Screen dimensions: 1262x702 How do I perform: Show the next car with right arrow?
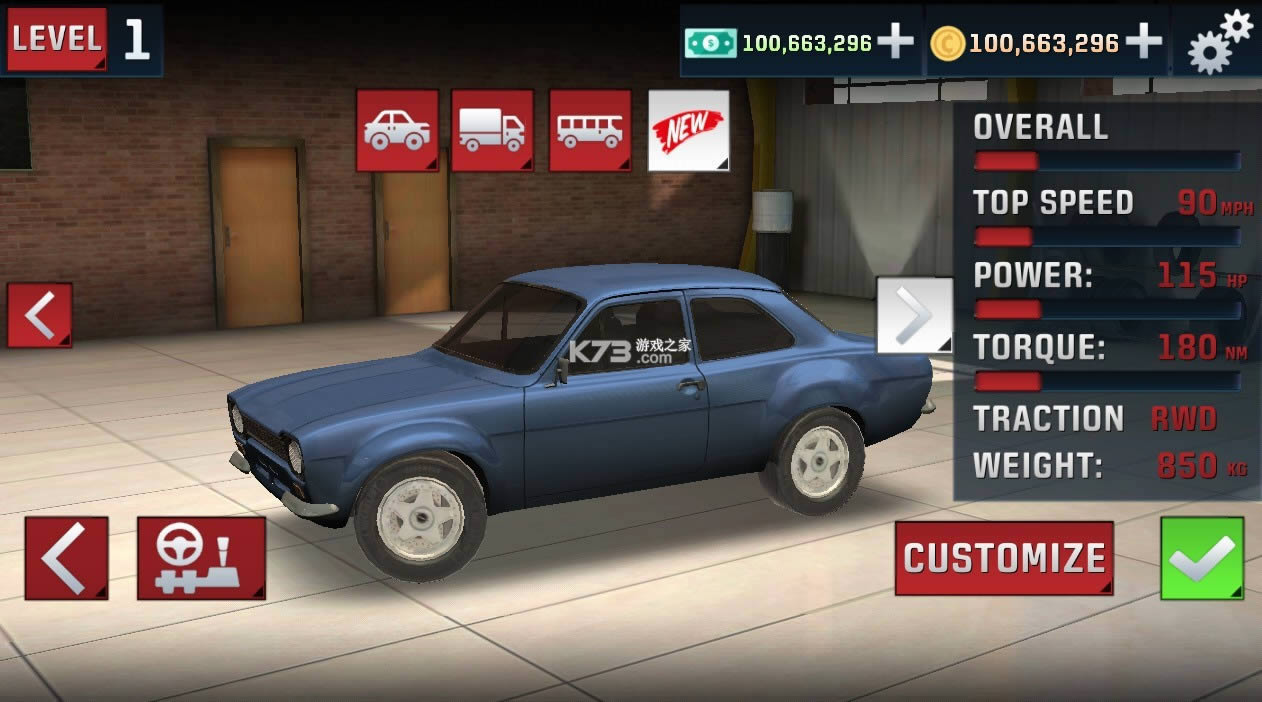[914, 315]
